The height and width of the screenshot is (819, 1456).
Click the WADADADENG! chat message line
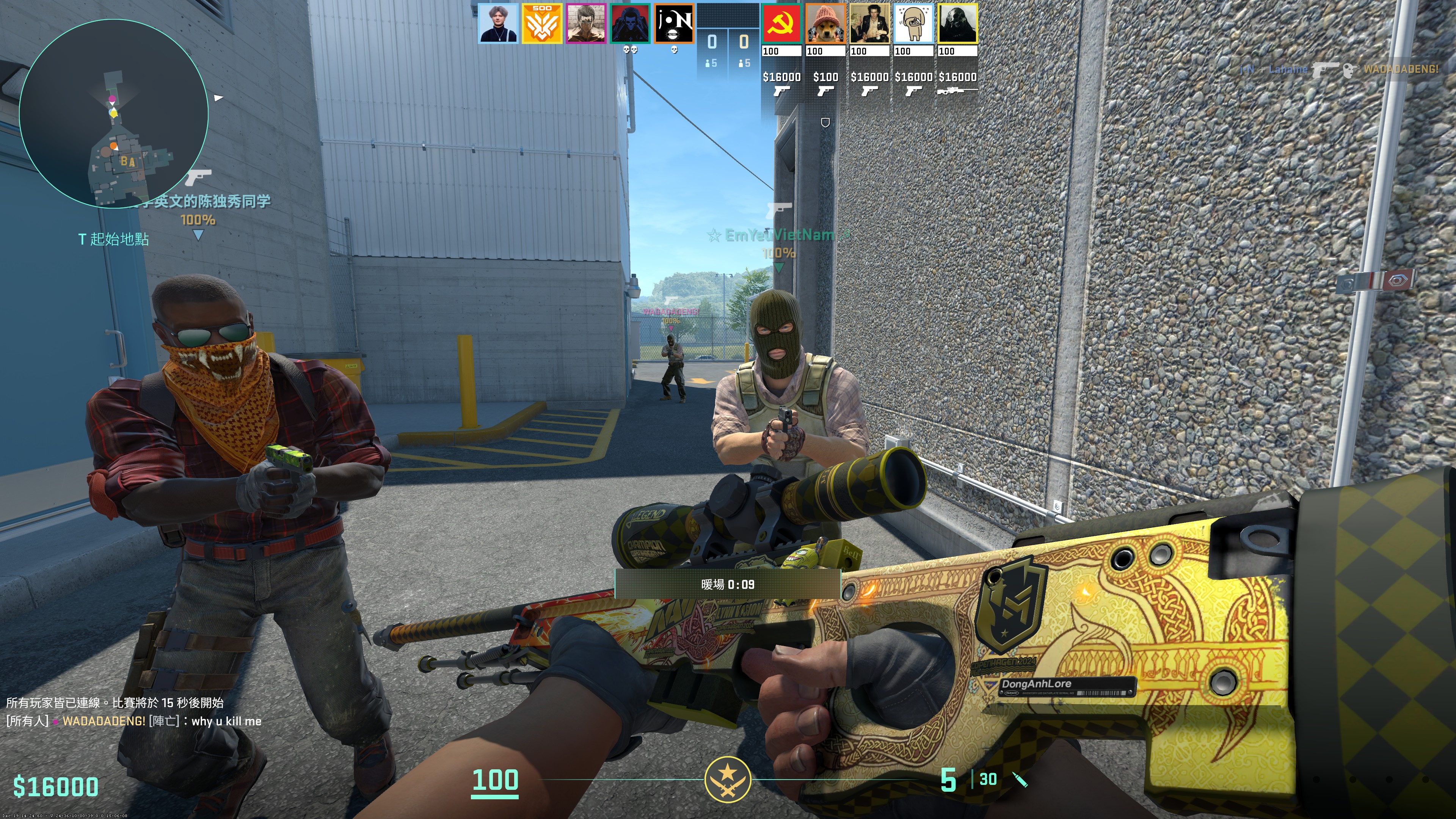(x=133, y=721)
